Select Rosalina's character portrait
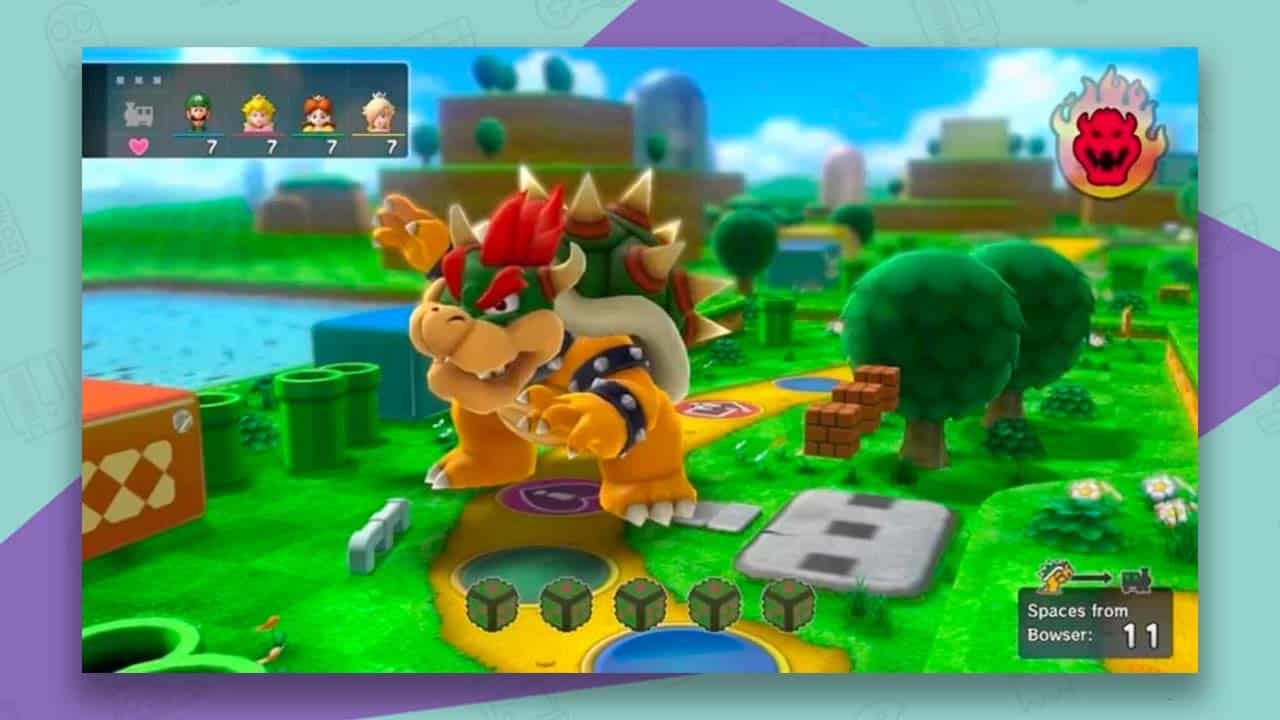This screenshot has width=1280, height=720. coord(378,110)
